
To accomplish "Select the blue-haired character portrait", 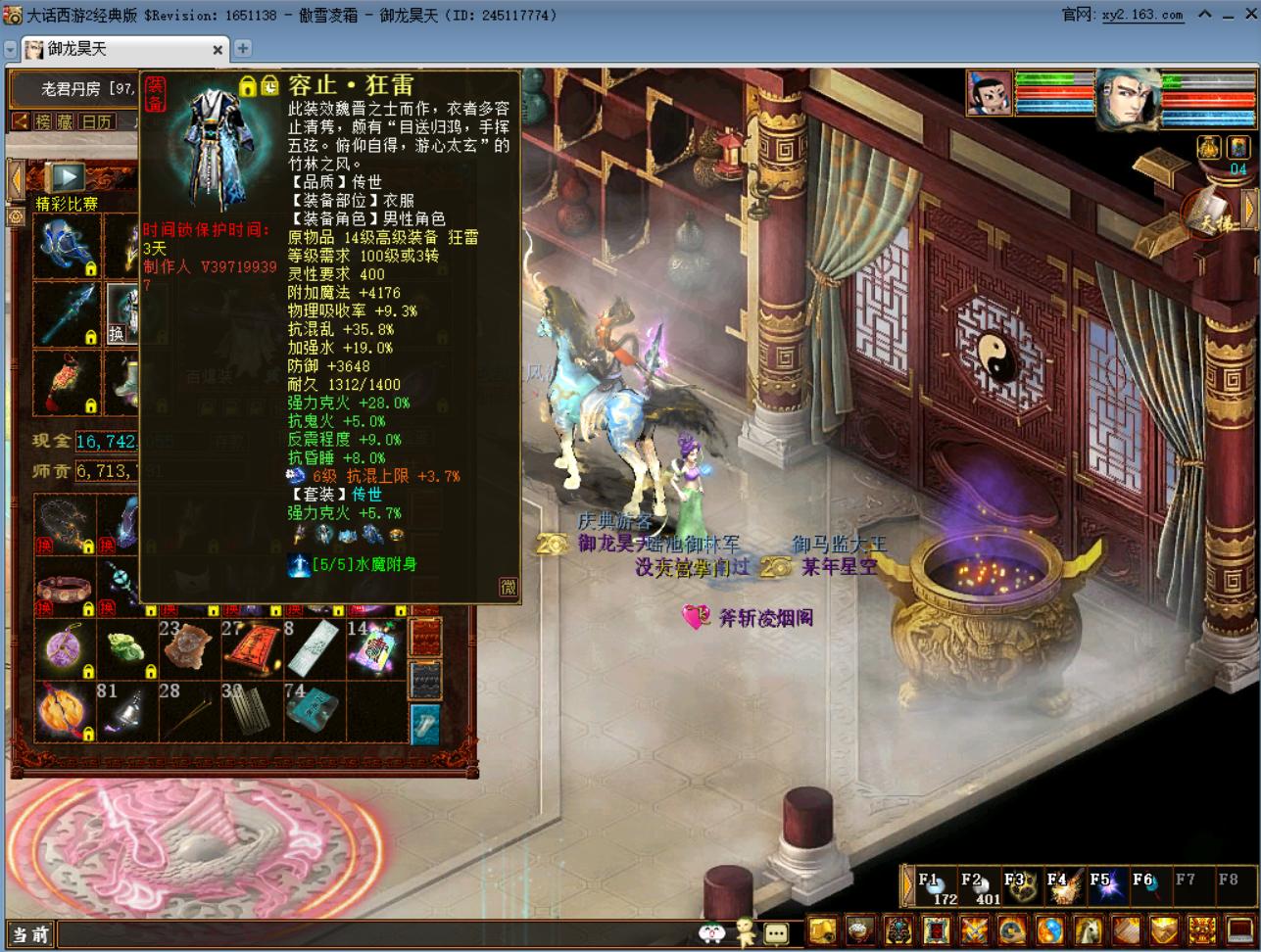I will 1127,99.
